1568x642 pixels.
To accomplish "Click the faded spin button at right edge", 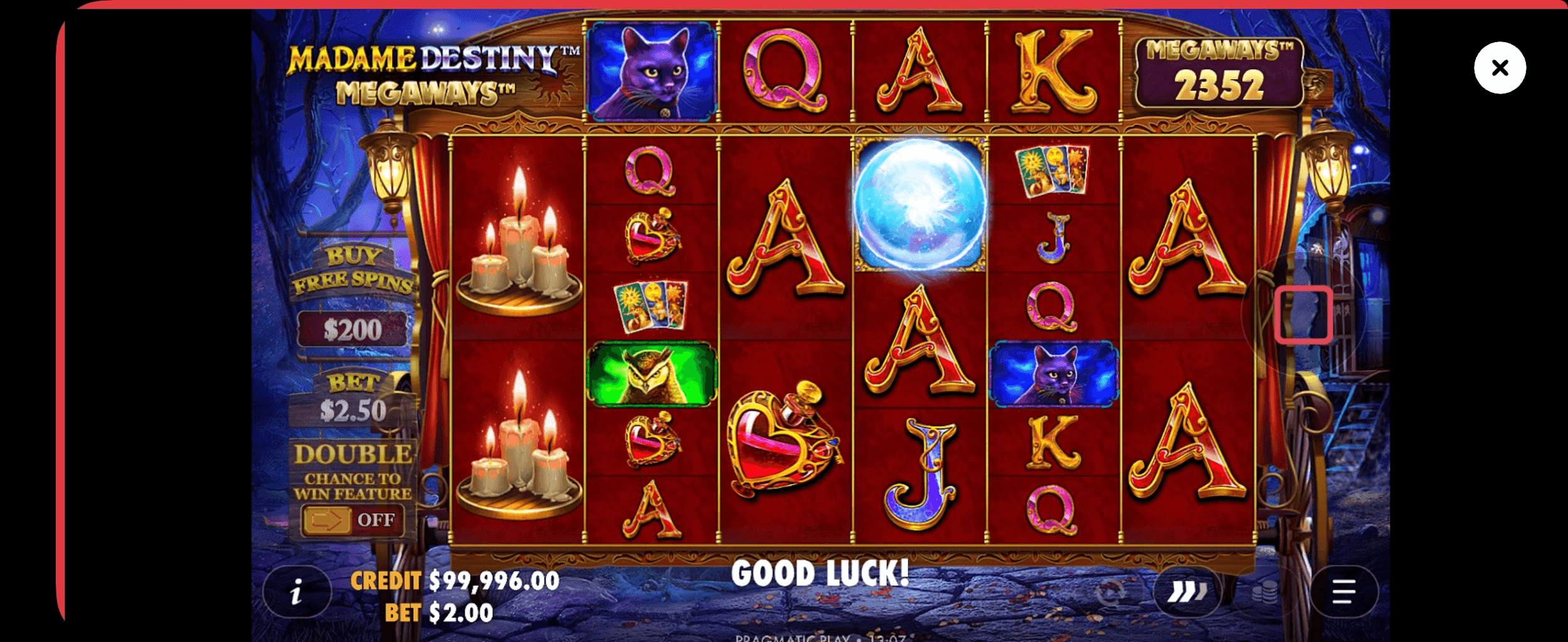I will click(1303, 314).
